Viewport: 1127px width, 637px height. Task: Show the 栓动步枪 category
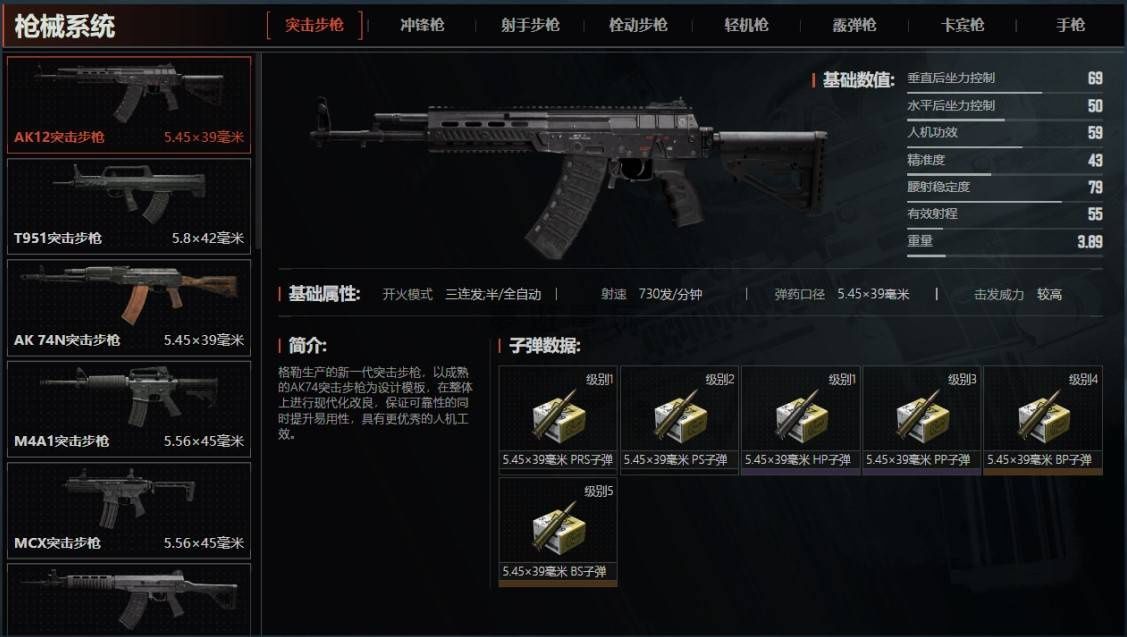[638, 25]
